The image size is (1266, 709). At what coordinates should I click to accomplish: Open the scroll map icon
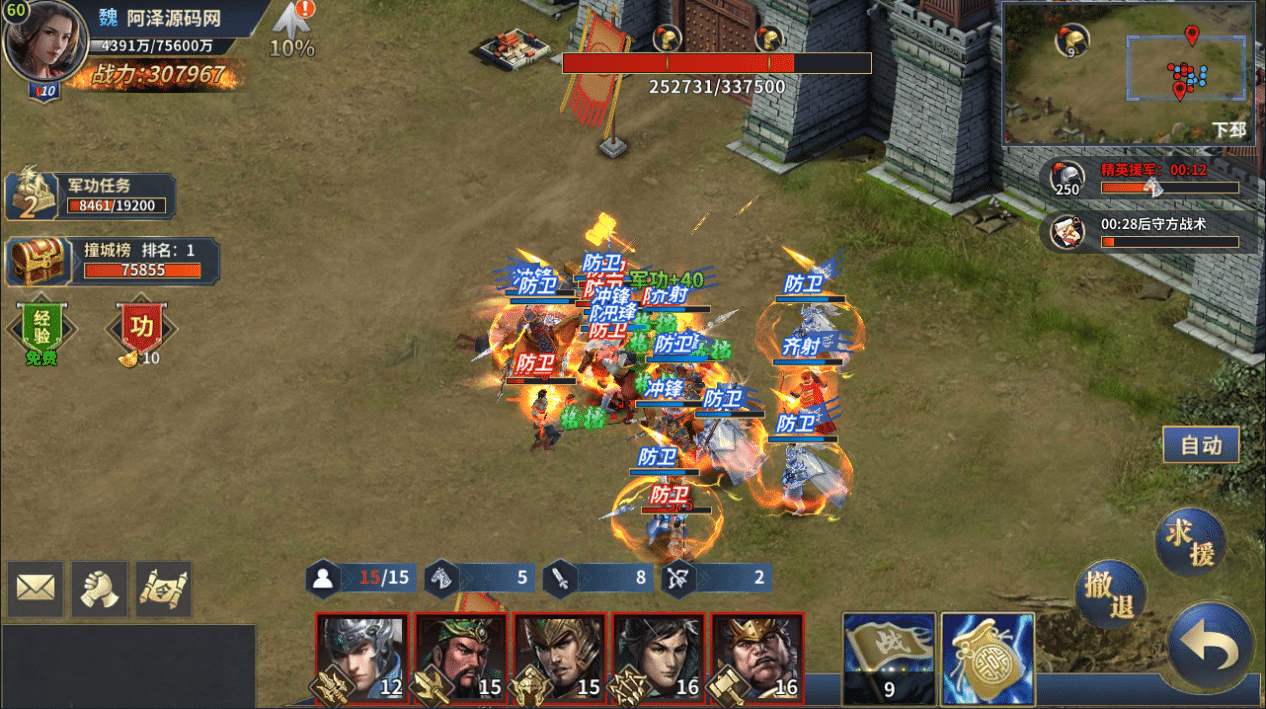[163, 588]
